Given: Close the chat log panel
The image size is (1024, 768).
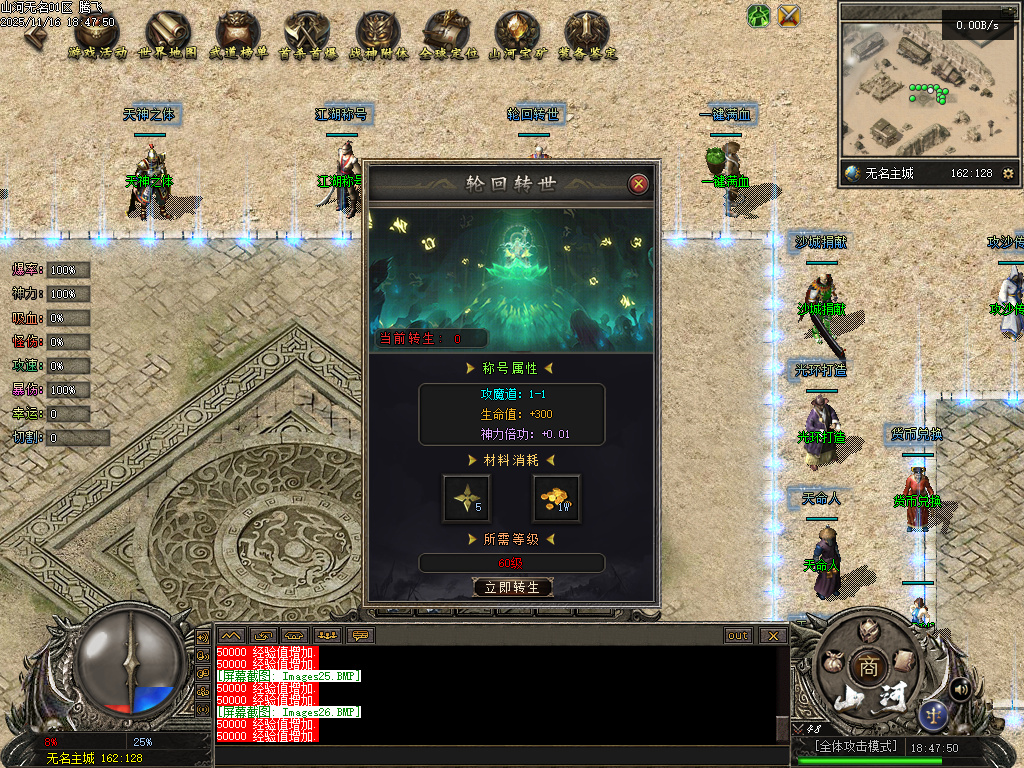Looking at the screenshot, I should pyautogui.click(x=772, y=635).
